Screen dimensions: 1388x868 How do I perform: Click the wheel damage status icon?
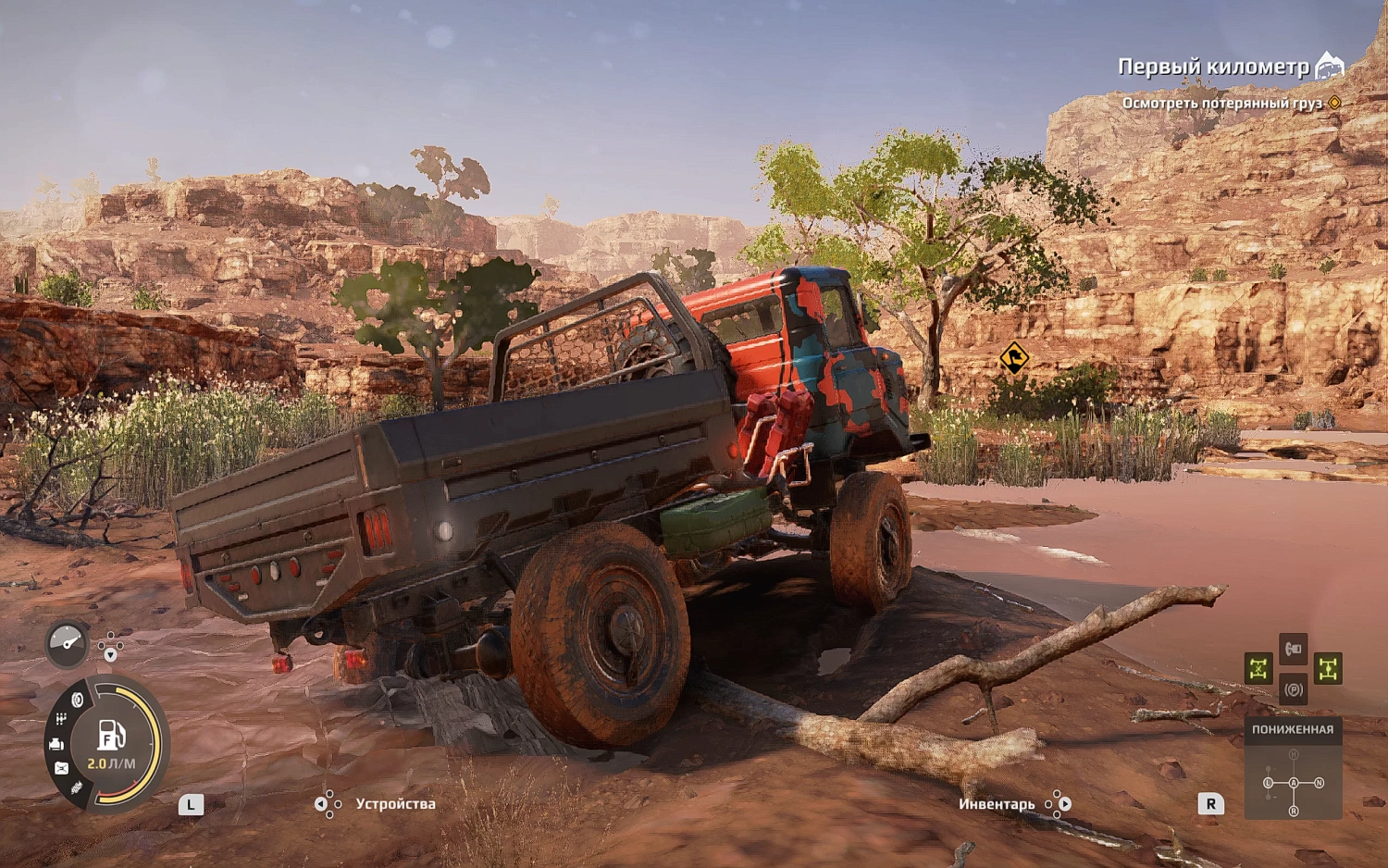pos(77,701)
